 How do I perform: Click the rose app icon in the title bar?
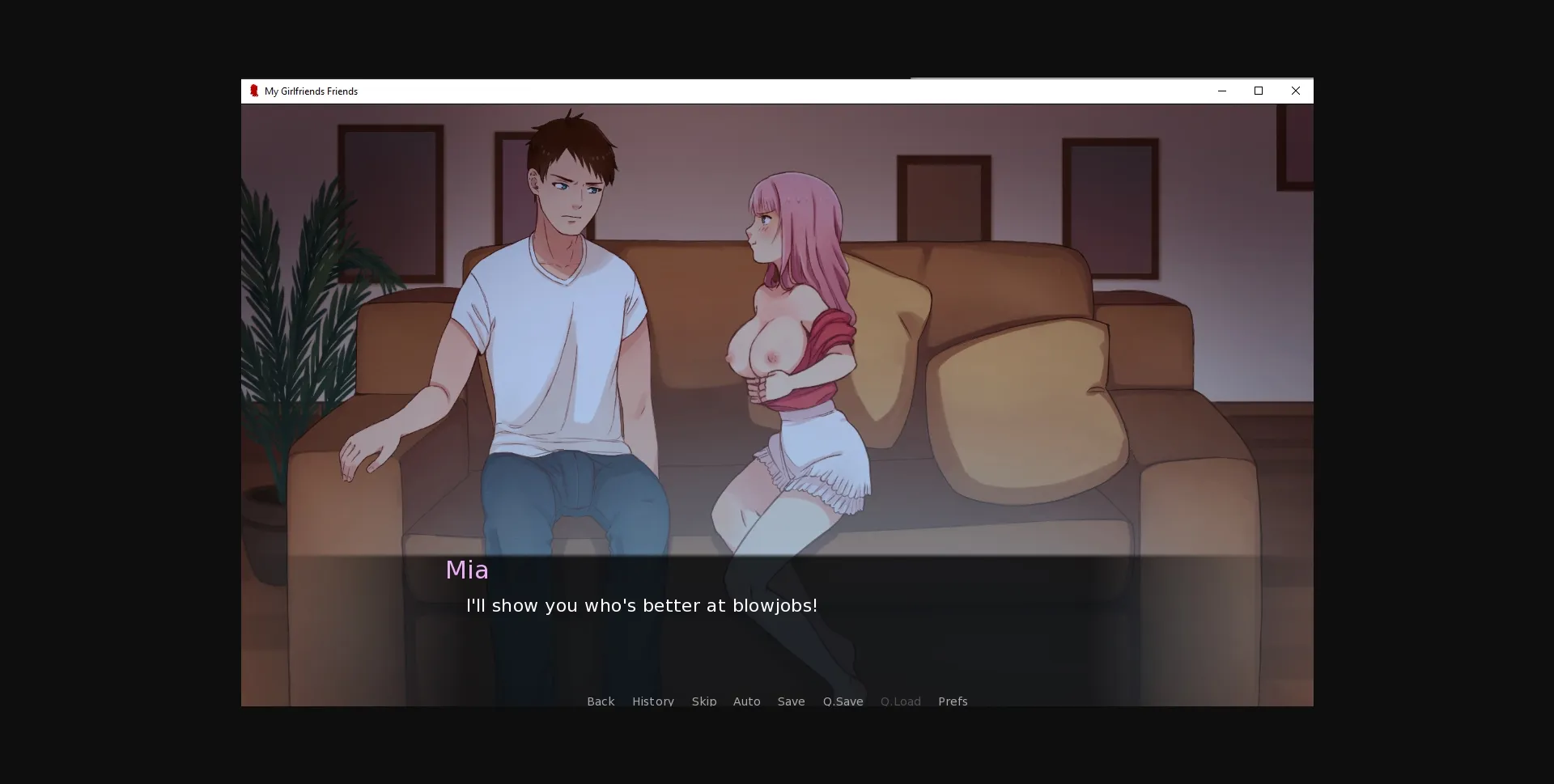(x=254, y=91)
